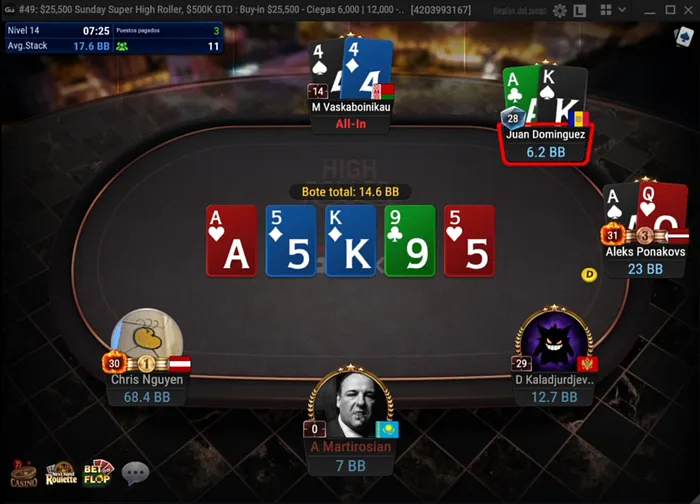
Task: Open the chat speech bubble
Action: [135, 473]
